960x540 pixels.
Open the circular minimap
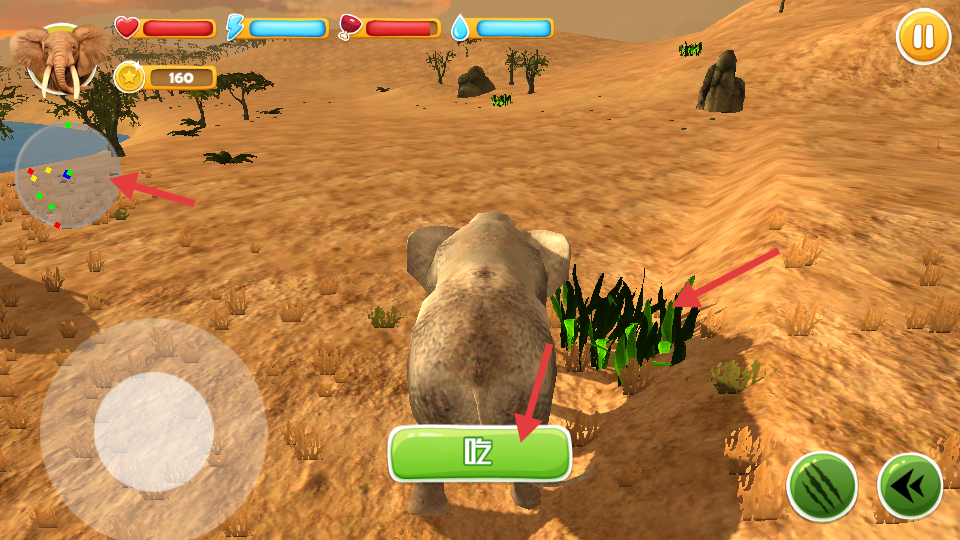click(67, 176)
